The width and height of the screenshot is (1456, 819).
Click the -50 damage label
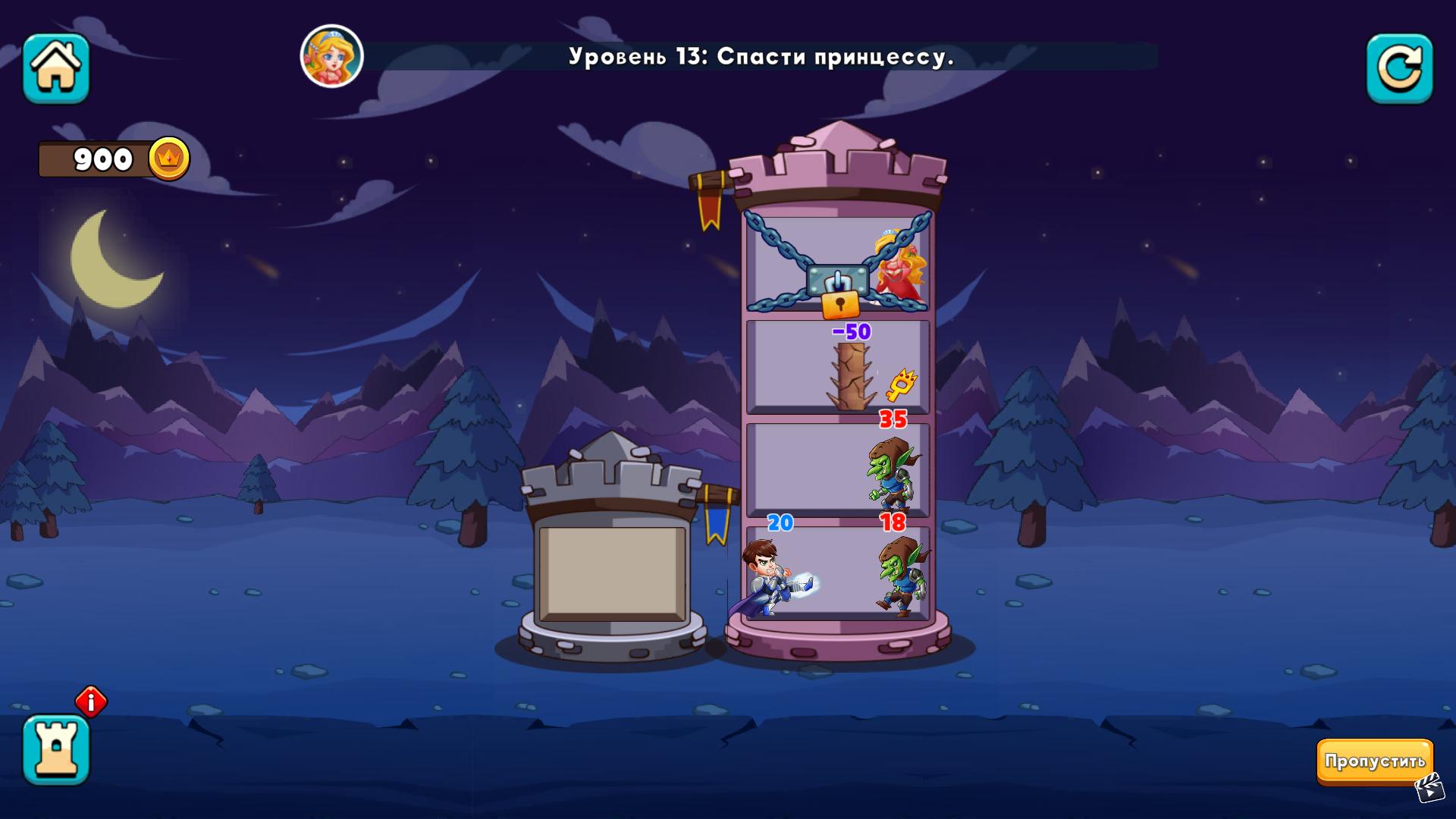(853, 331)
